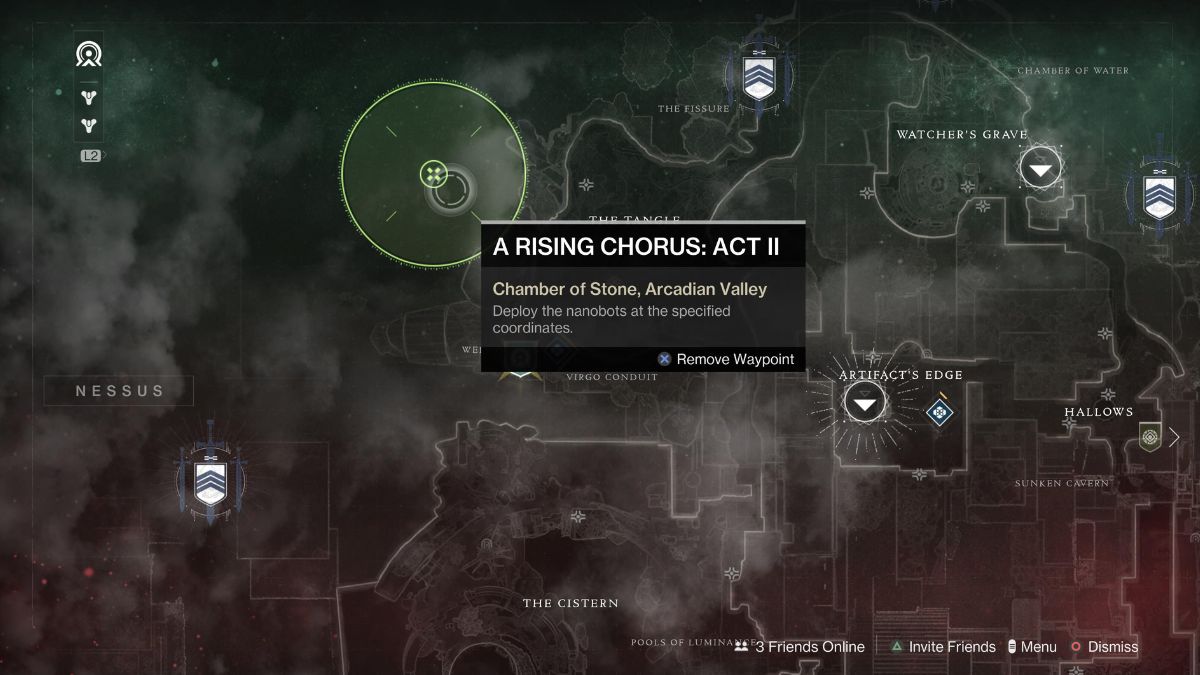Choose the Watcher's Grave landing zone
The image size is (1200, 675).
[1041, 168]
